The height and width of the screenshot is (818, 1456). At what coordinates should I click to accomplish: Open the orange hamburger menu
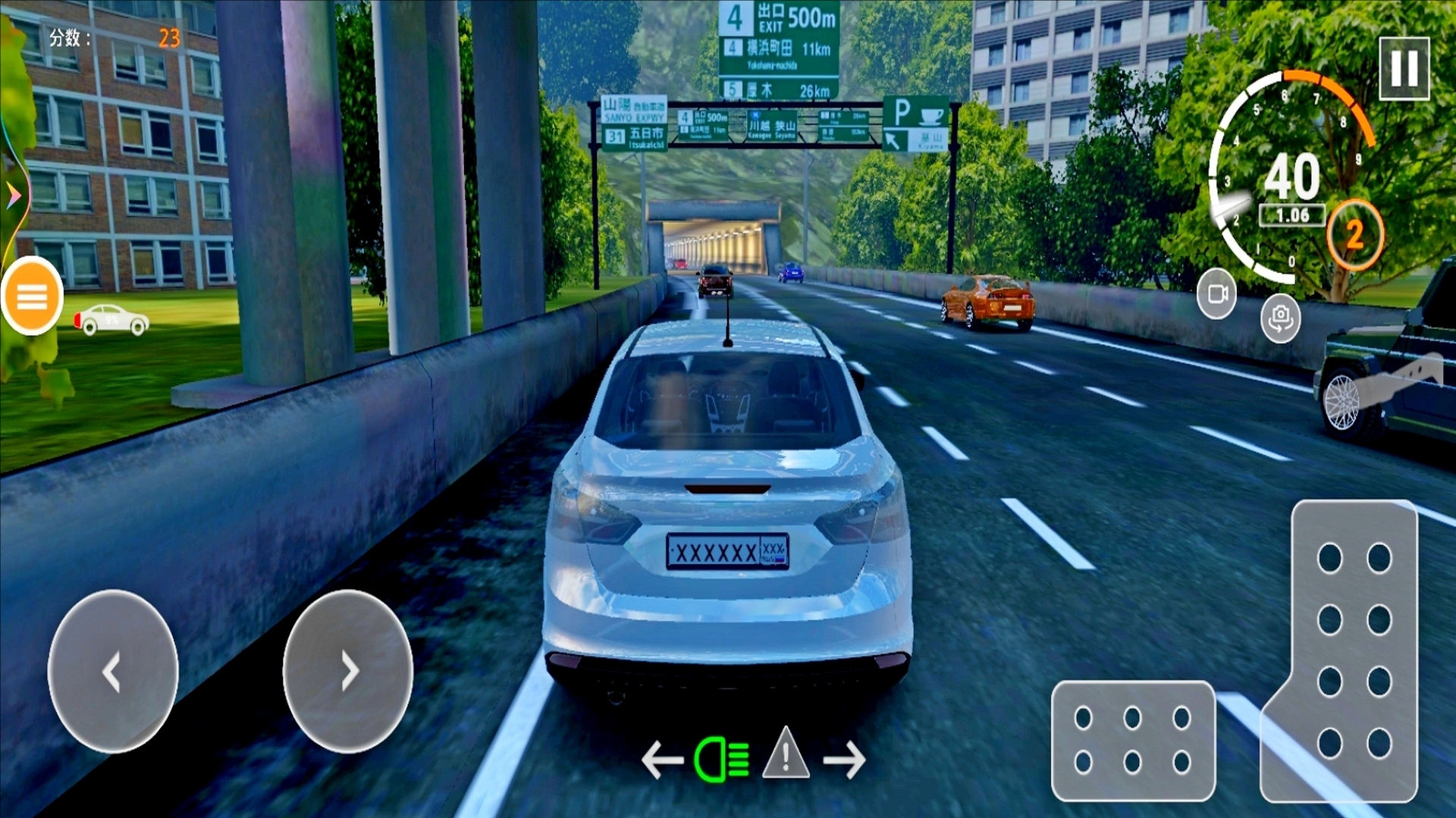[x=32, y=296]
